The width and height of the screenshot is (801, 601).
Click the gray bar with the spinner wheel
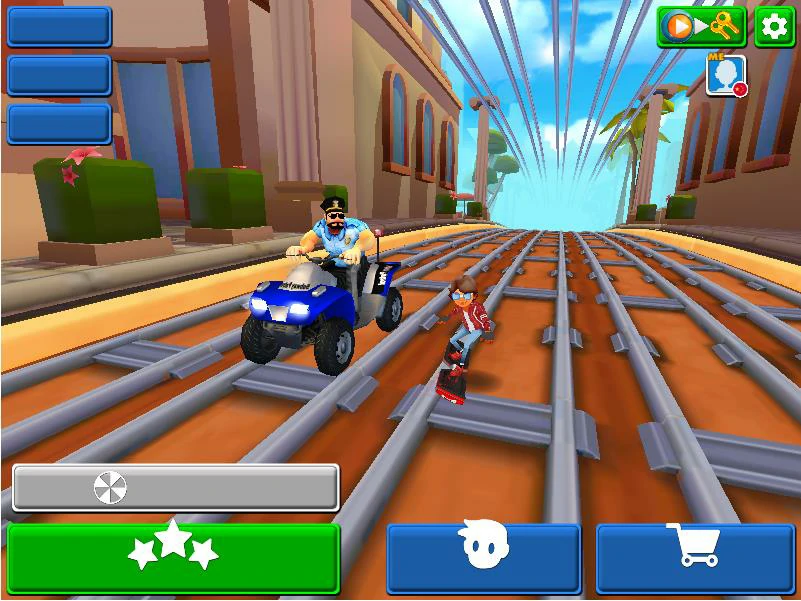click(x=176, y=488)
